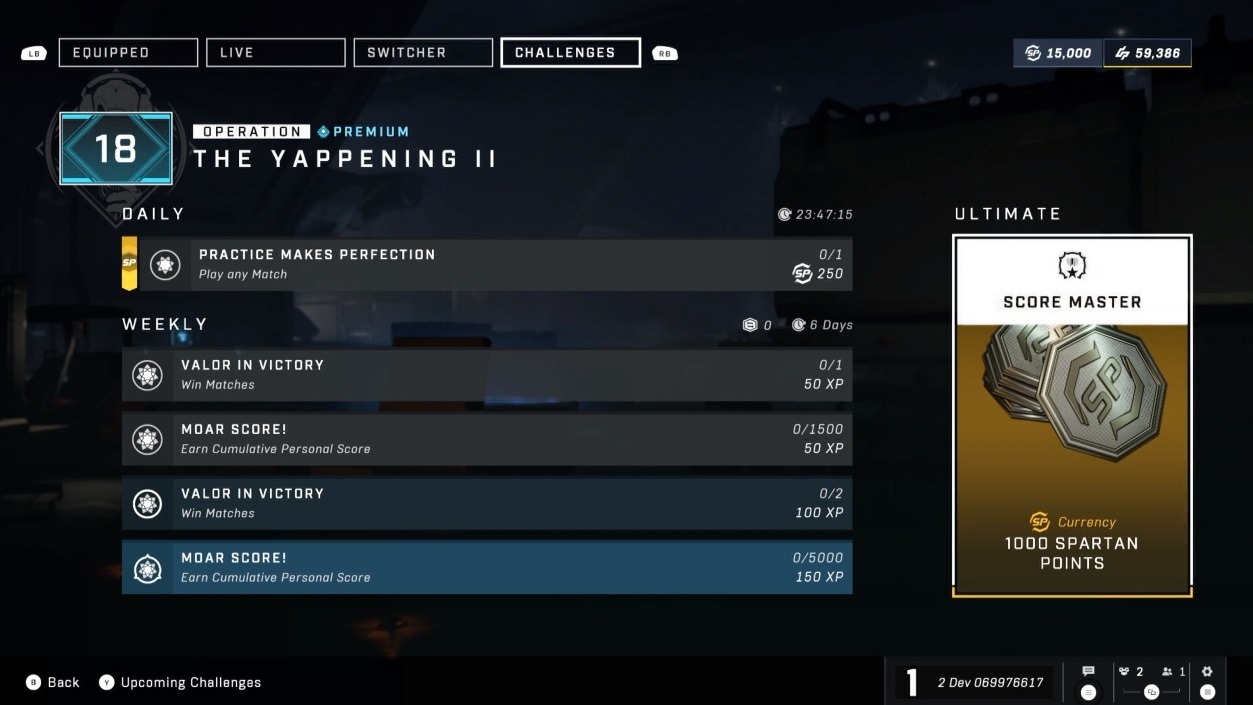The image size is (1253, 705).
Task: Click the Moar Score 150 XP challenge
Action: click(x=487, y=567)
